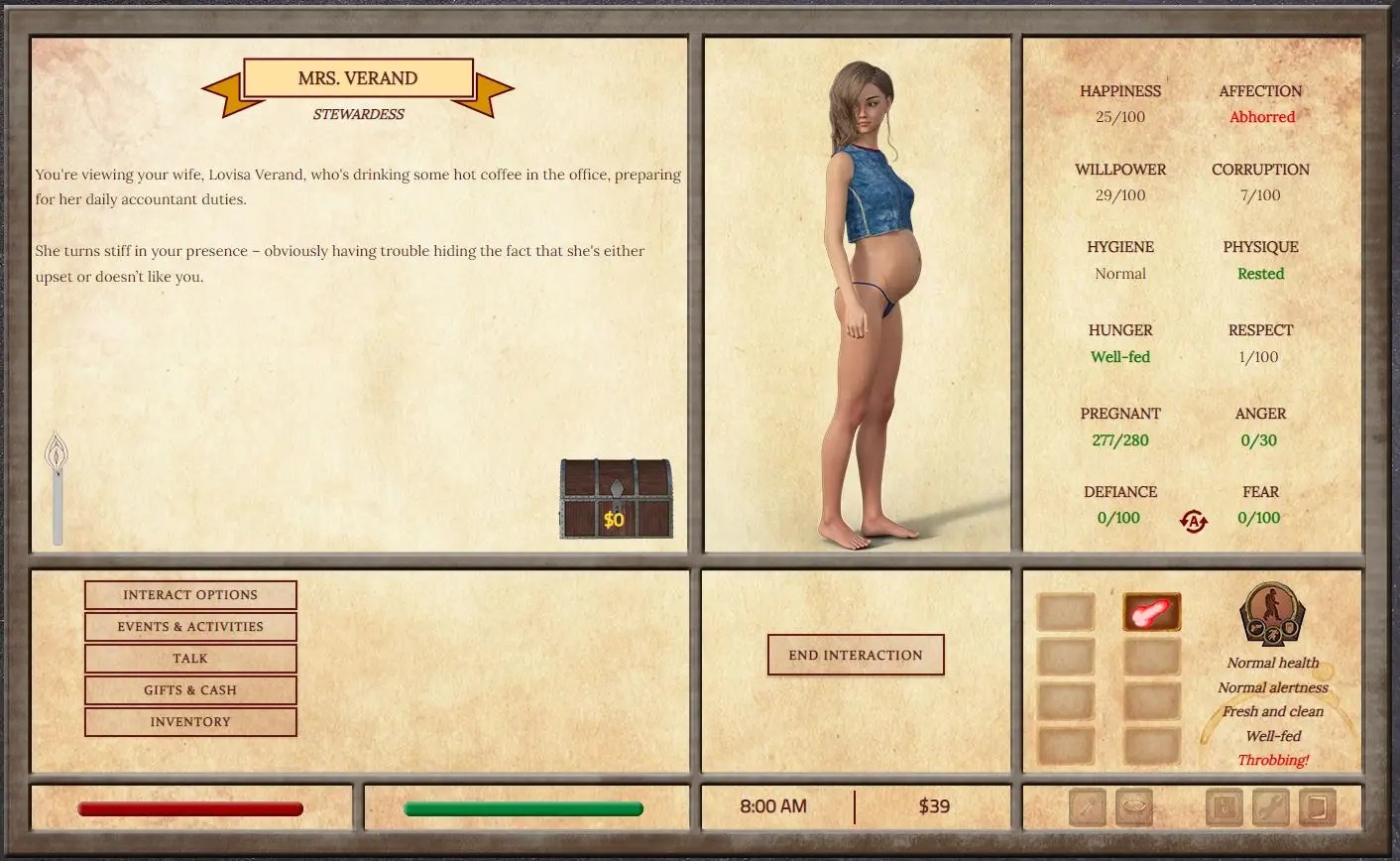Open Gifts & Cash
The height and width of the screenshot is (861, 1400).
coord(190,690)
